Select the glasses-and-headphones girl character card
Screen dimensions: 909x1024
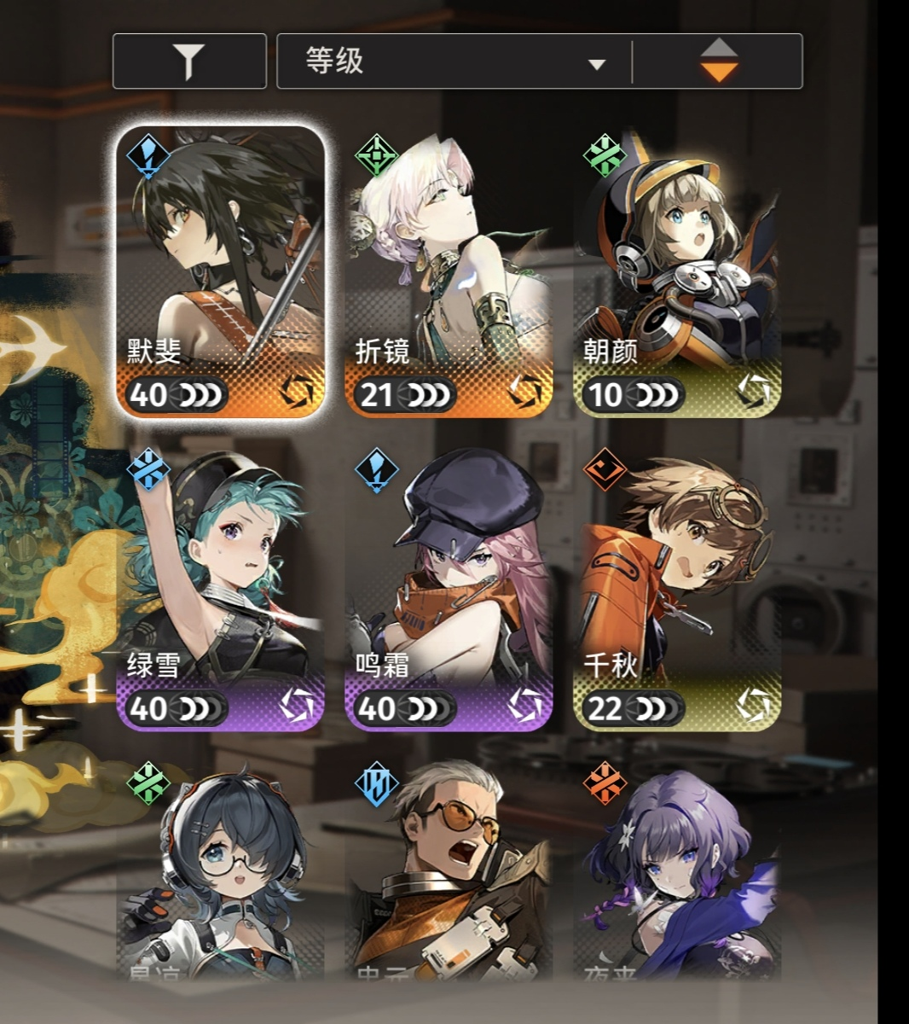[x=221, y=875]
